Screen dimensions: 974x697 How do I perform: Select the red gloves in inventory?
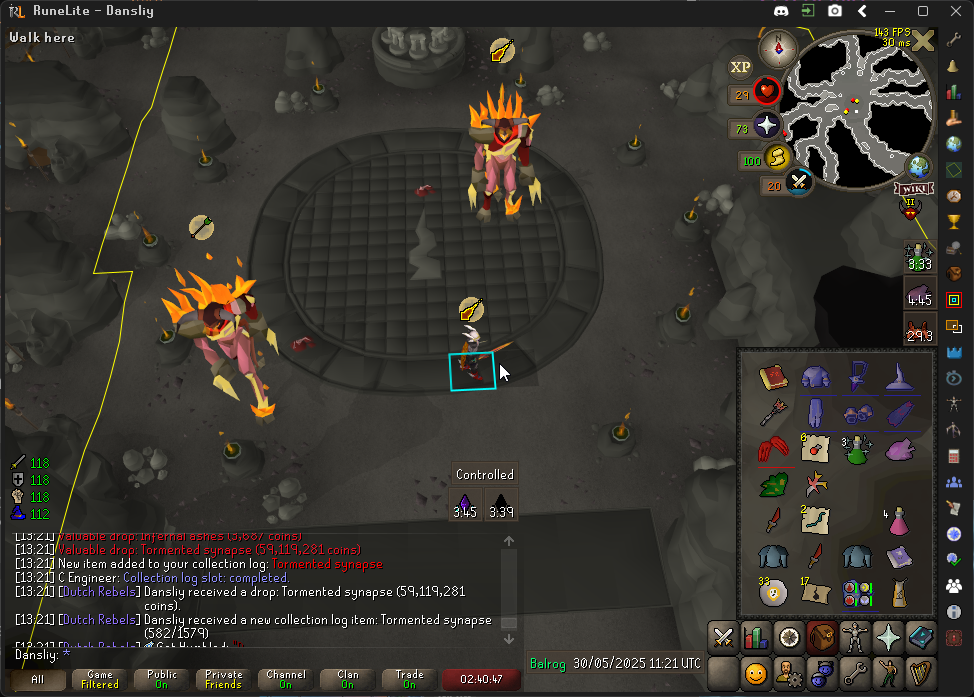pos(772,449)
